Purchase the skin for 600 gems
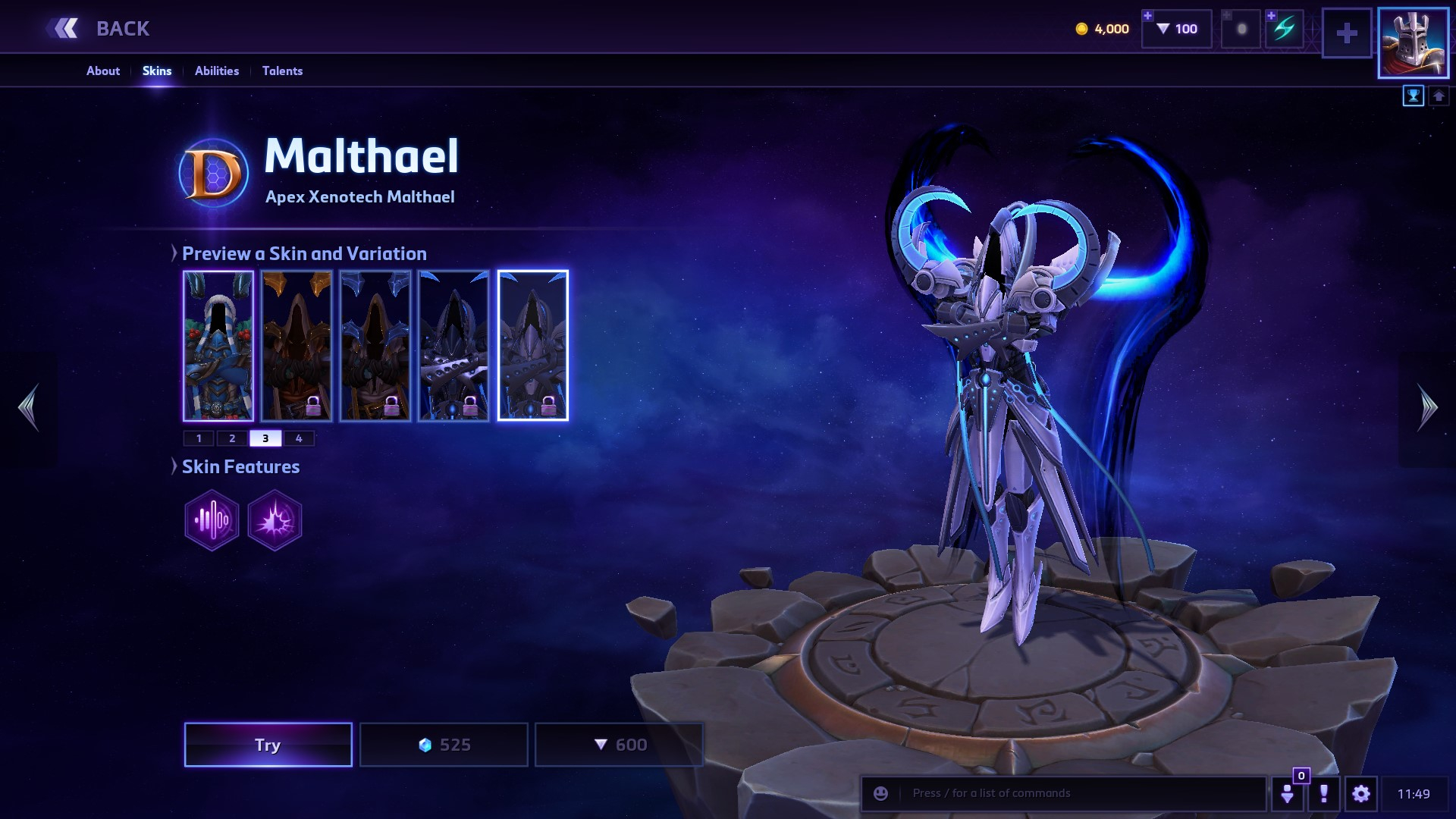Screen dimensions: 1456x819 (x=620, y=745)
